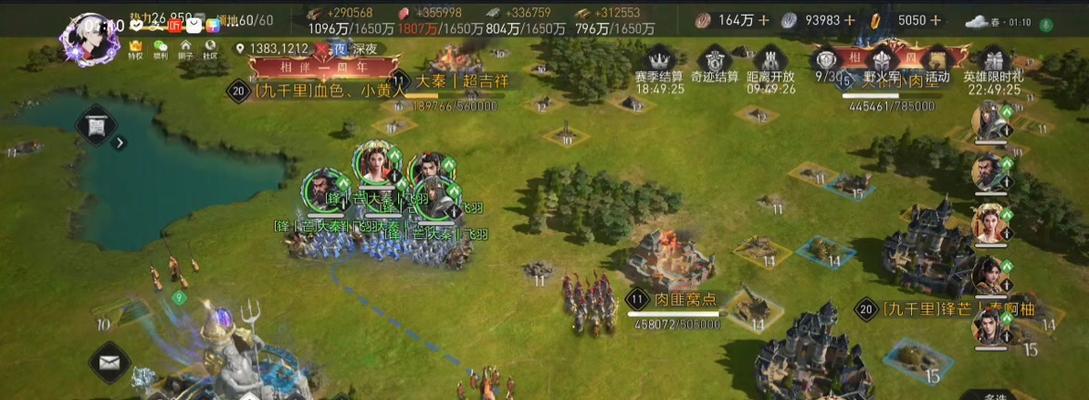Select the female hero marching army portrait

(x=376, y=162)
